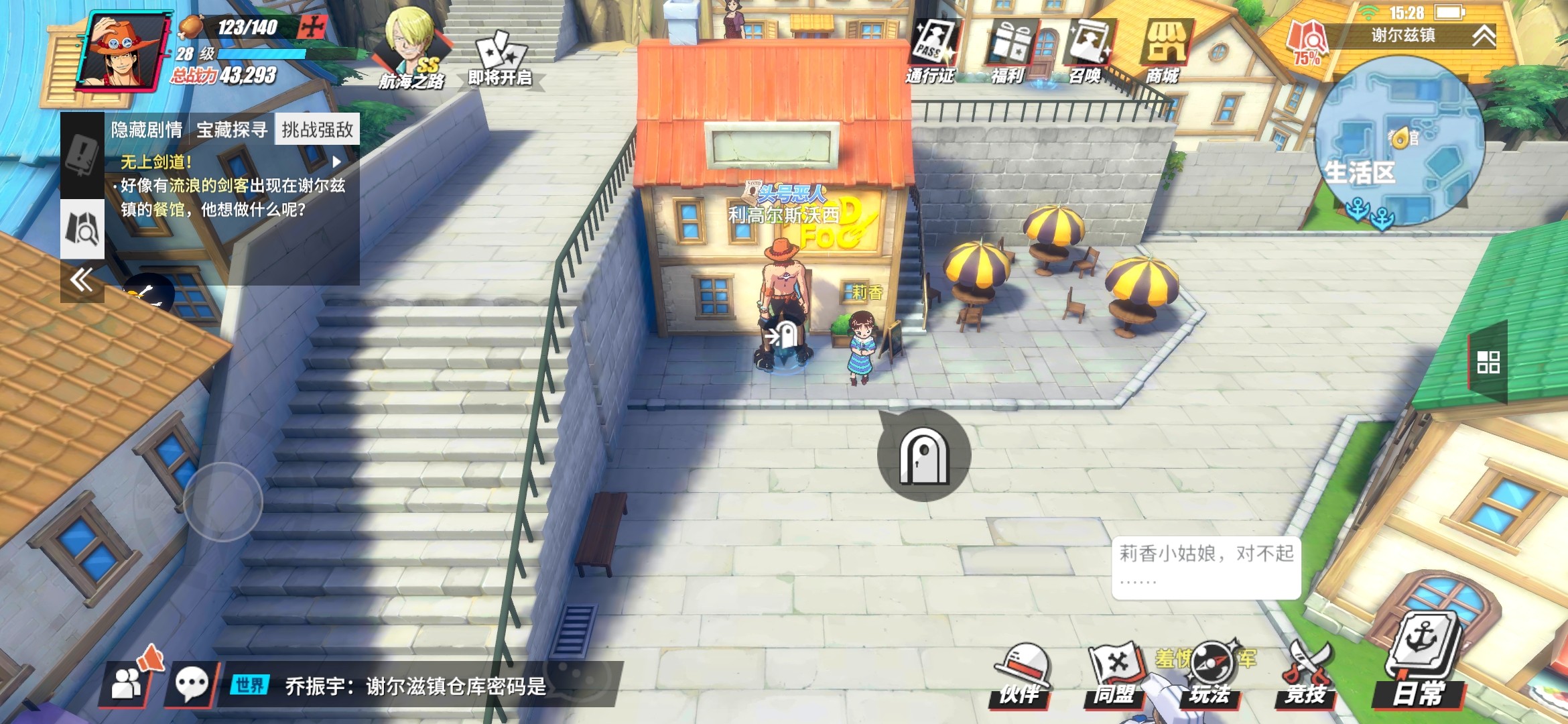Viewport: 1568px width, 724px height.
Task: Switch to the 宝藏探寻 tab
Action: [x=232, y=129]
